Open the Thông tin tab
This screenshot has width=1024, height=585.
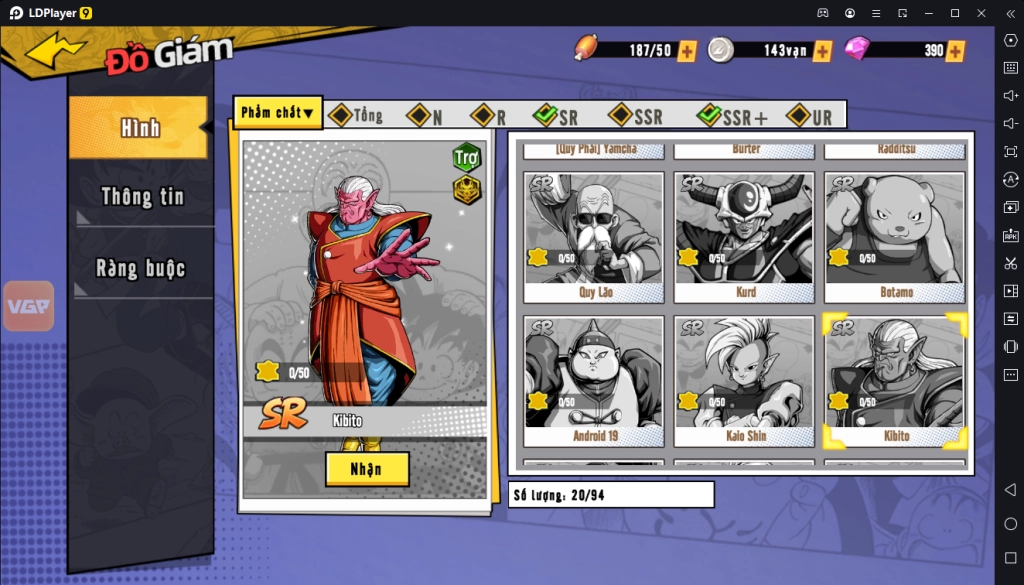pos(142,197)
